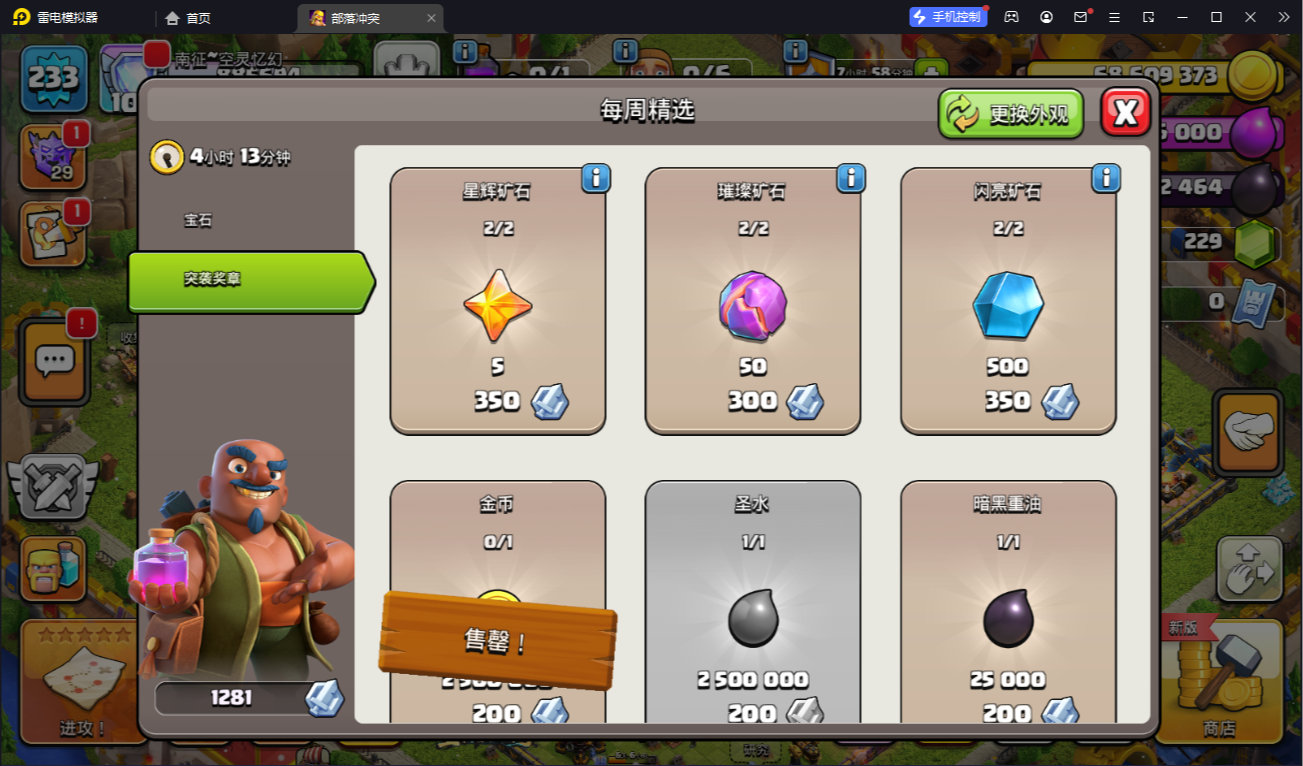Select the 突袭奖章 tab
This screenshot has width=1303, height=766.
250,281
